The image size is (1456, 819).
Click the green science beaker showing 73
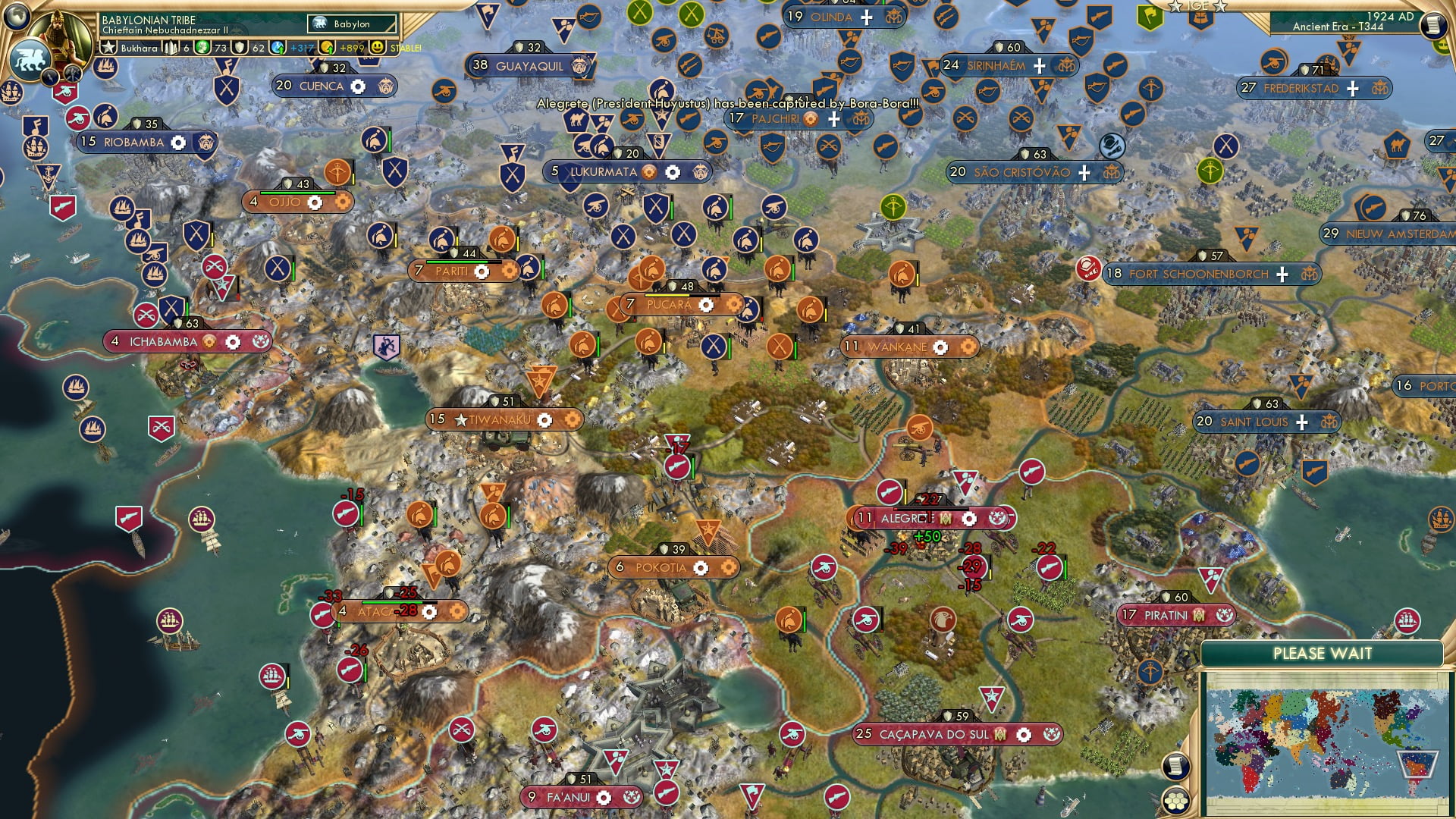202,48
